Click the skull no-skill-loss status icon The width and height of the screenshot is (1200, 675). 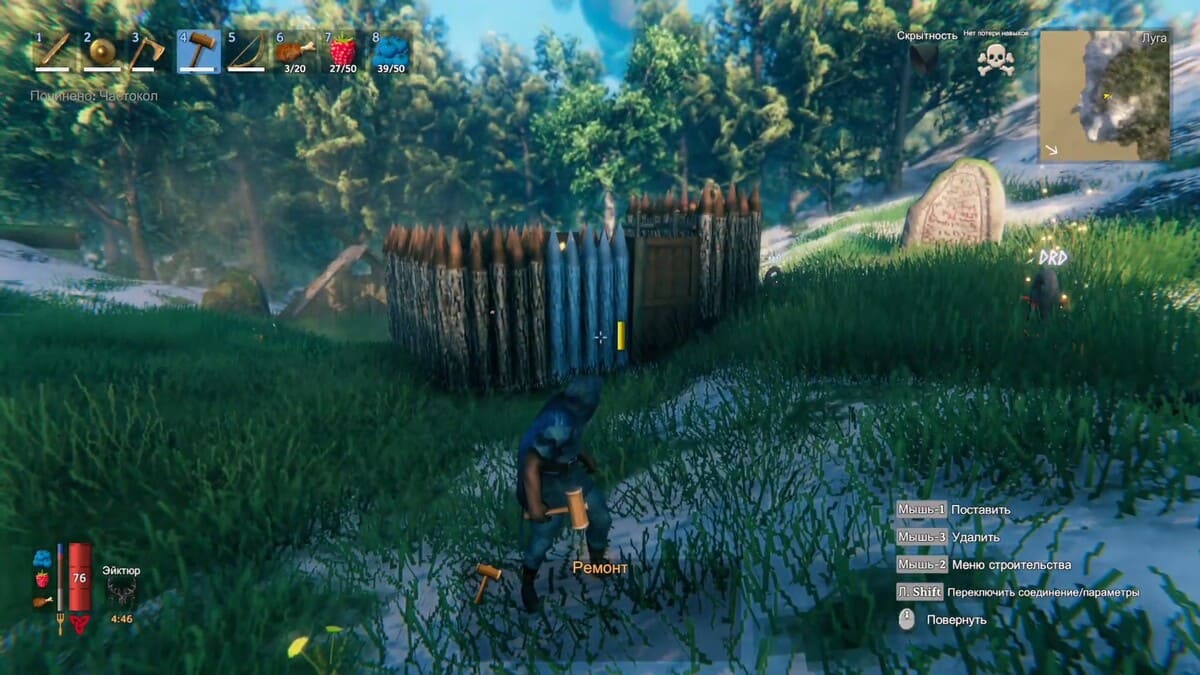coord(995,60)
